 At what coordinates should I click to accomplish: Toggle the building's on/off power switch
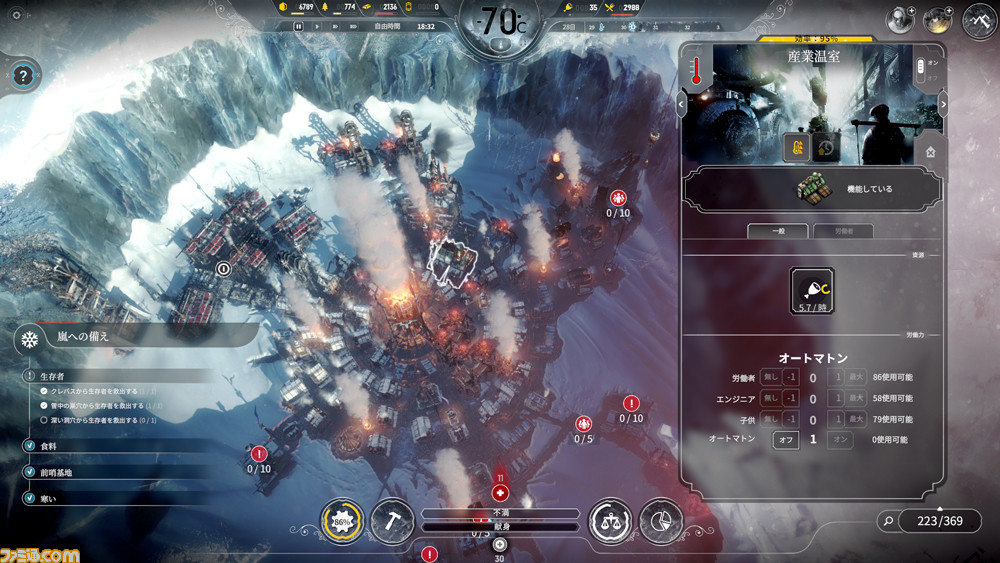[922, 69]
